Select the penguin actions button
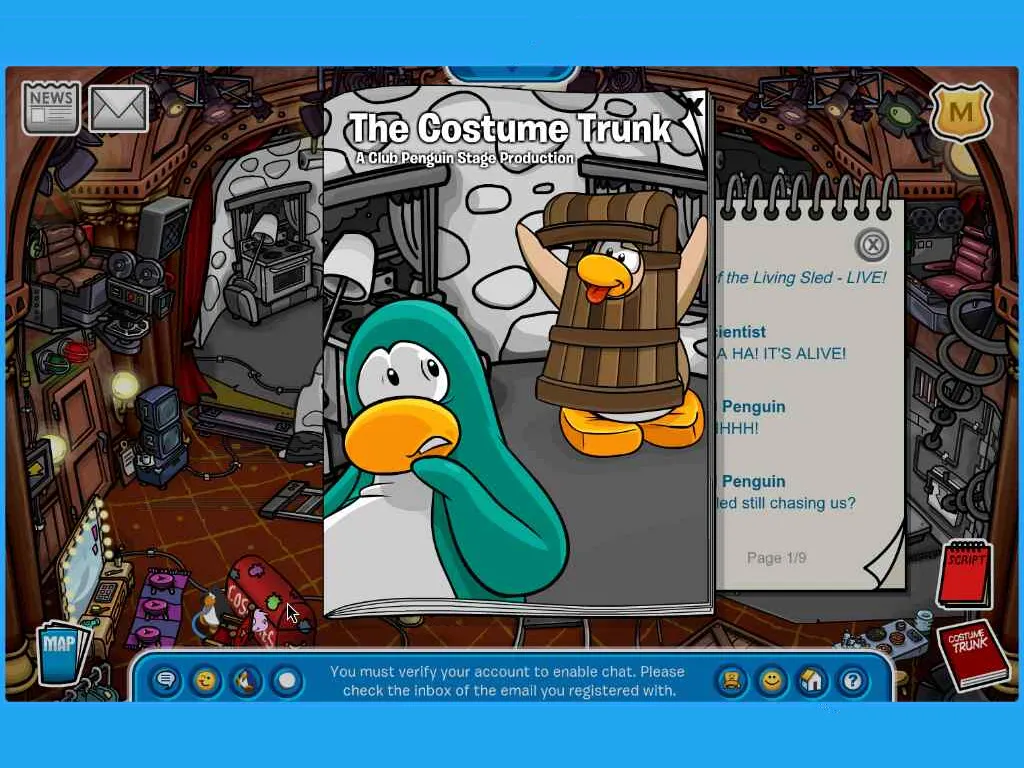This screenshot has width=1024, height=768. [246, 681]
